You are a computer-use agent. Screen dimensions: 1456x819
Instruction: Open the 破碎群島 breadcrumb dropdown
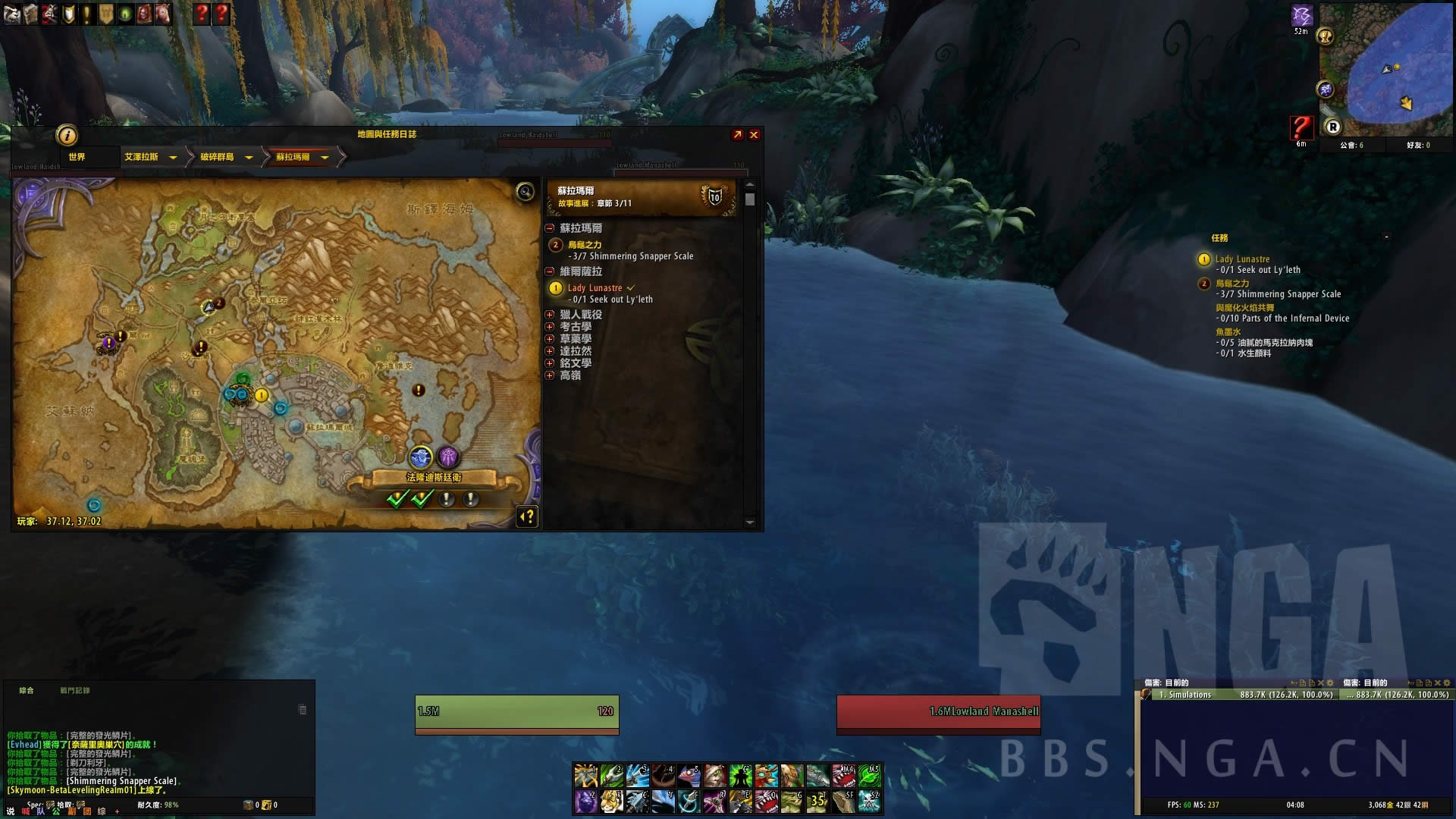click(248, 158)
